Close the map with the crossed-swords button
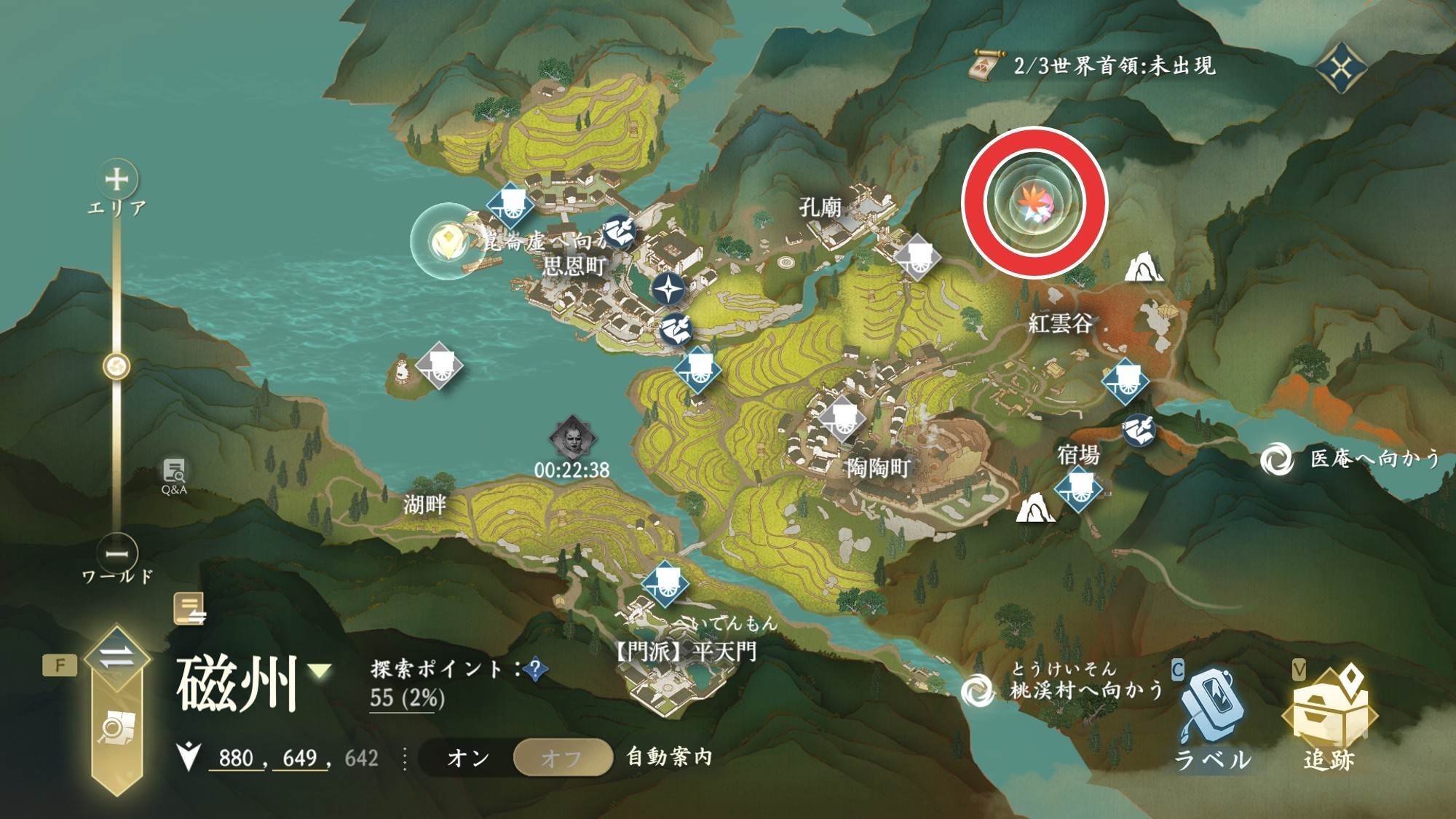1456x819 pixels. coord(1341,68)
